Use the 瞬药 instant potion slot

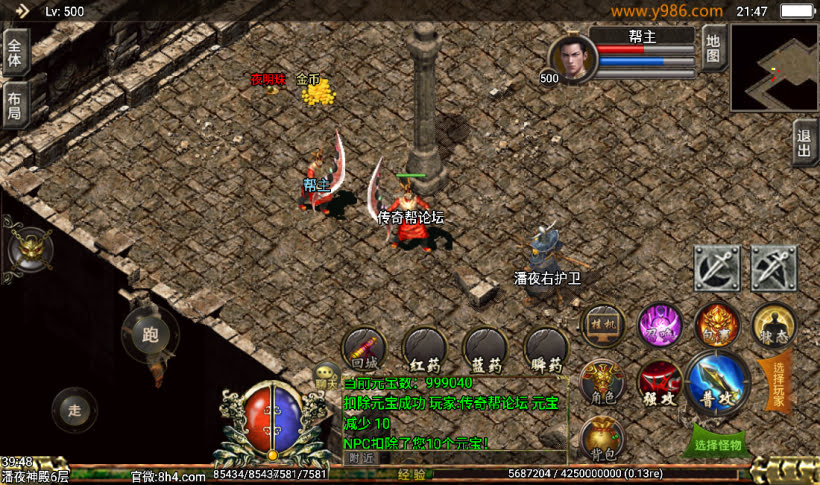point(545,349)
